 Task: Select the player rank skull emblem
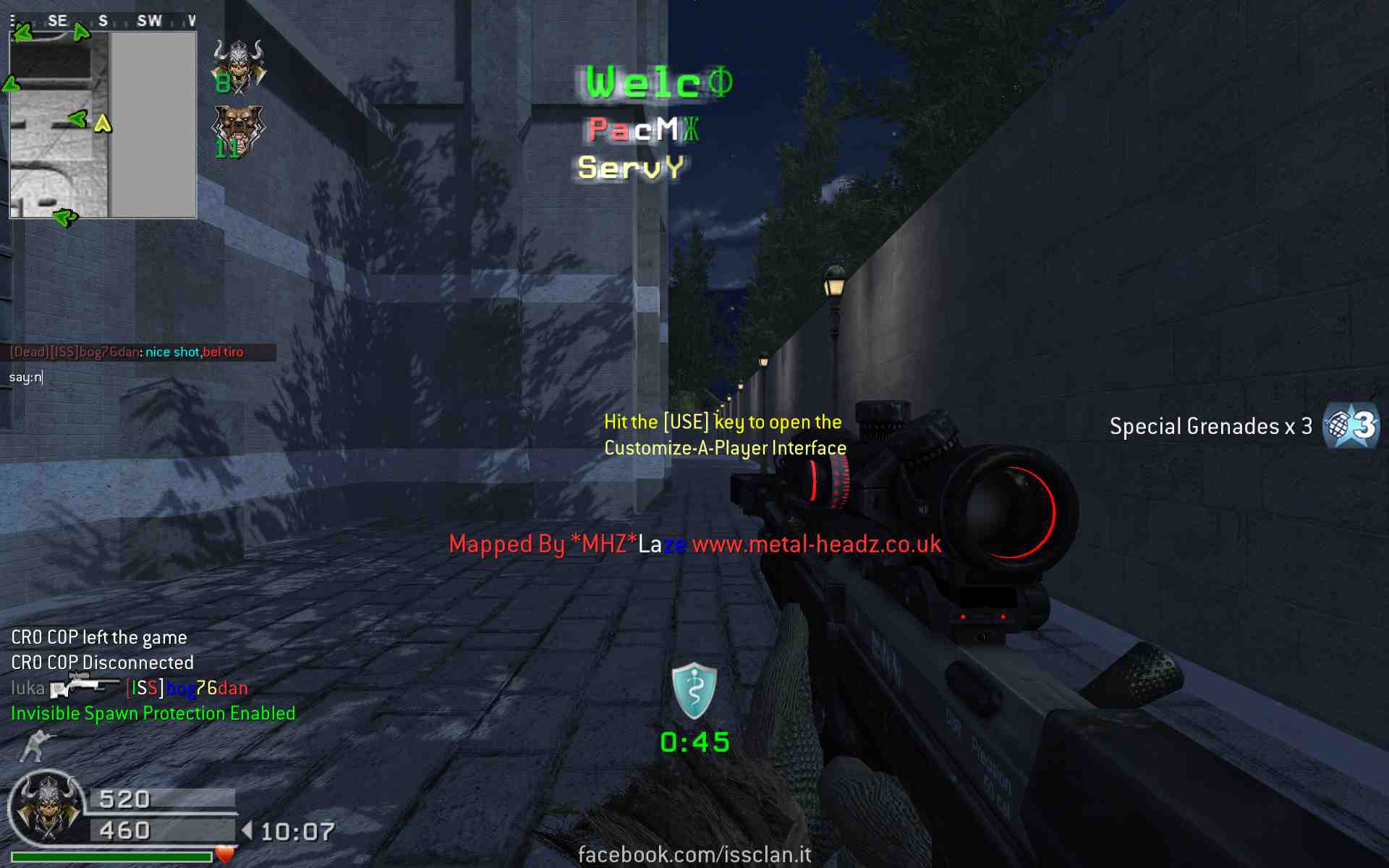pos(48,808)
